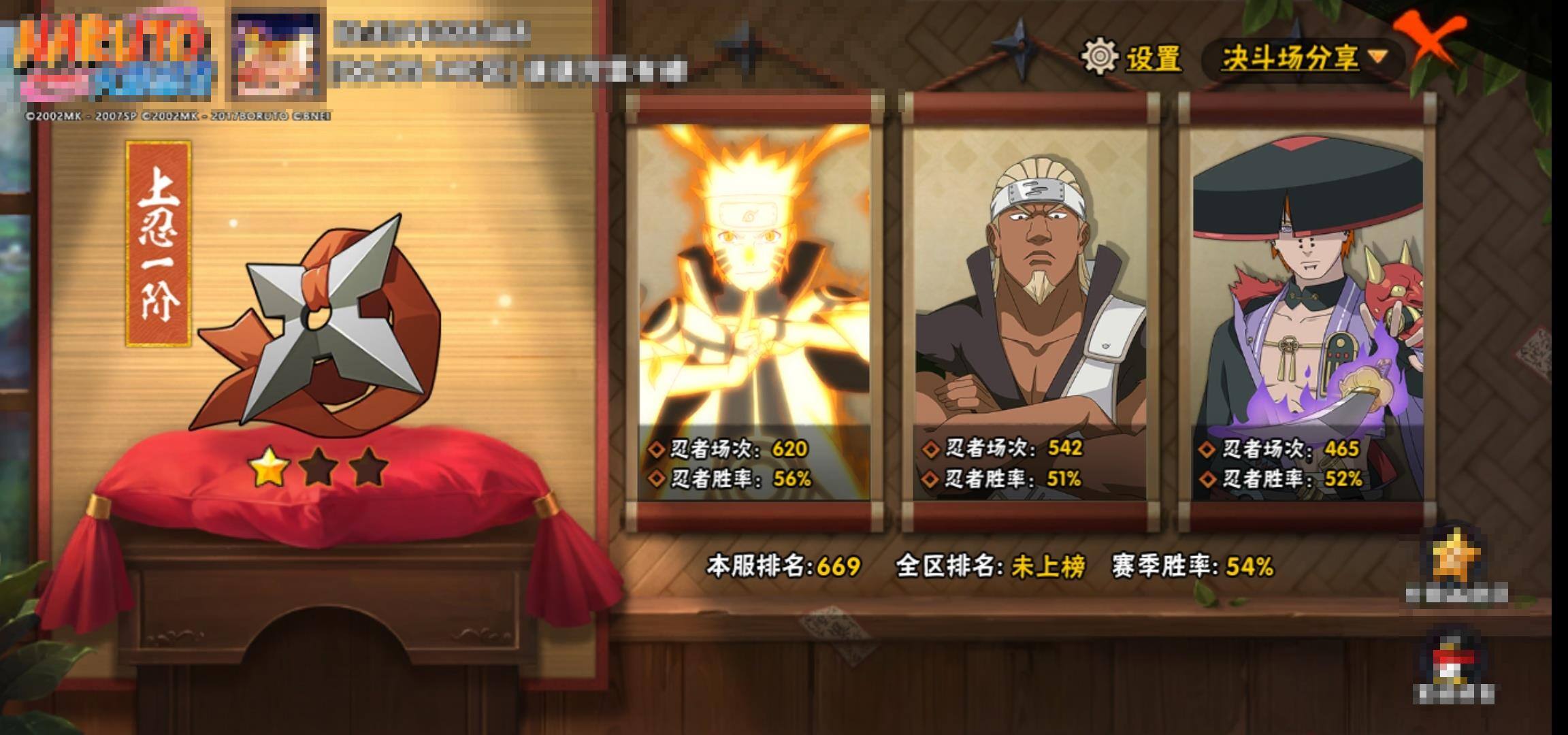The height and width of the screenshot is (735, 1568).
Task: Open the 设置 settings menu
Action: coord(1132,57)
